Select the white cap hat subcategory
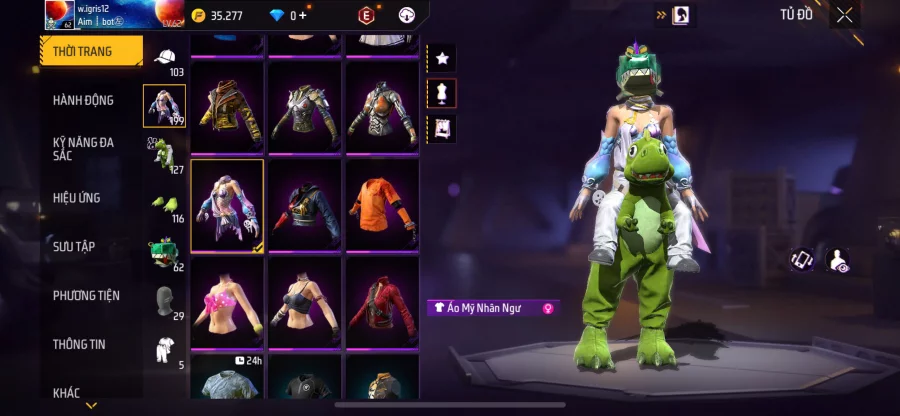Screen dimensions: 900x416 (163, 57)
